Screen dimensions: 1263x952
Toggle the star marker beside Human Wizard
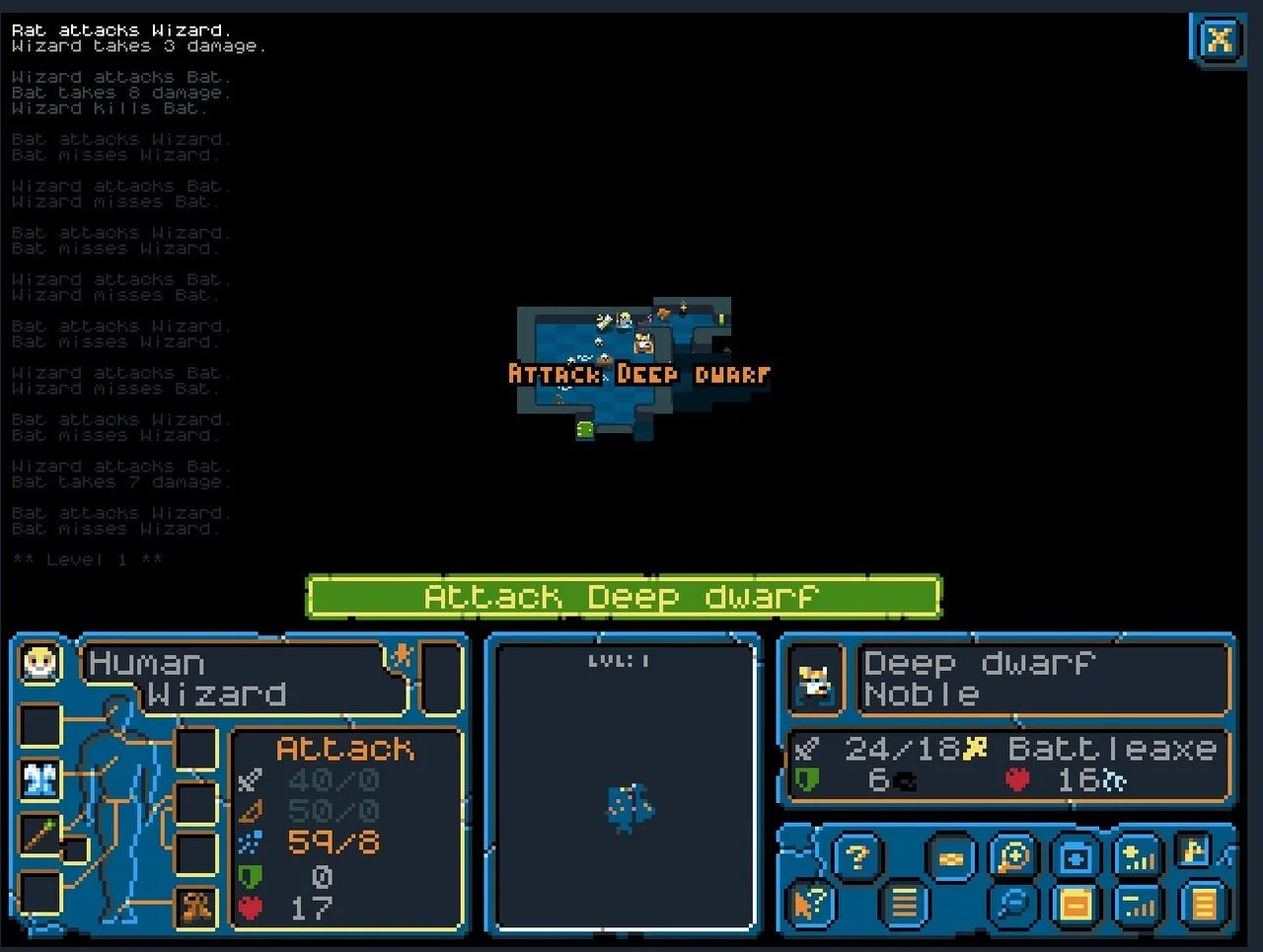(402, 657)
